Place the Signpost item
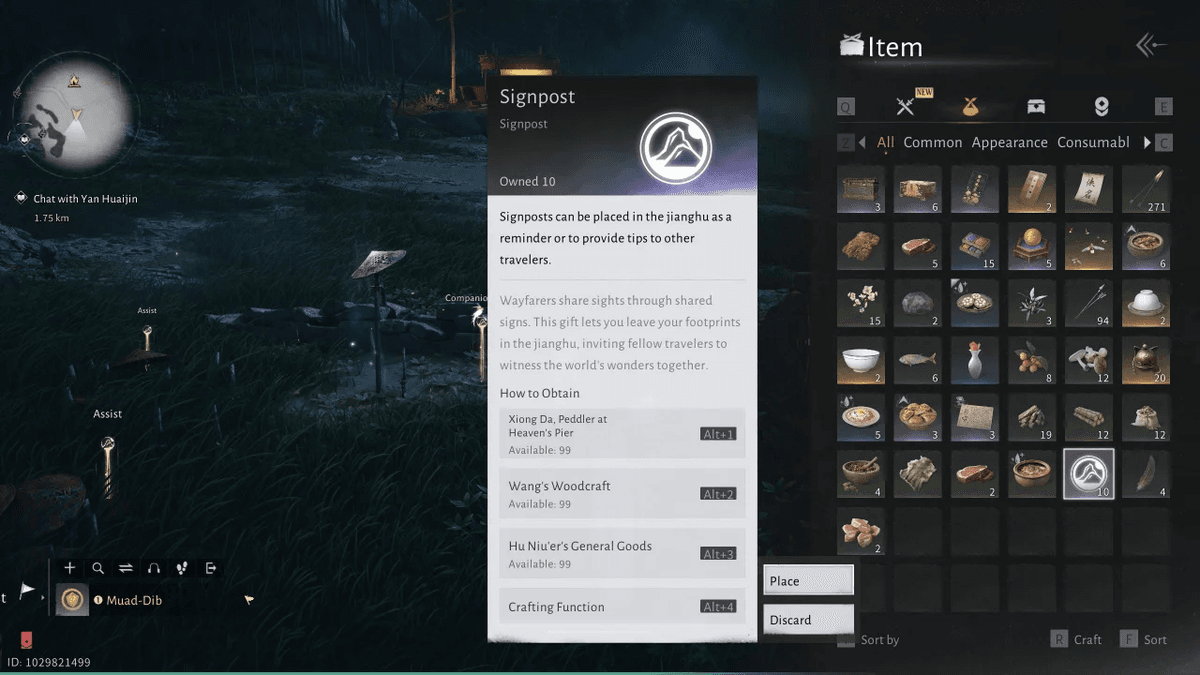1200x675 pixels. tap(808, 581)
